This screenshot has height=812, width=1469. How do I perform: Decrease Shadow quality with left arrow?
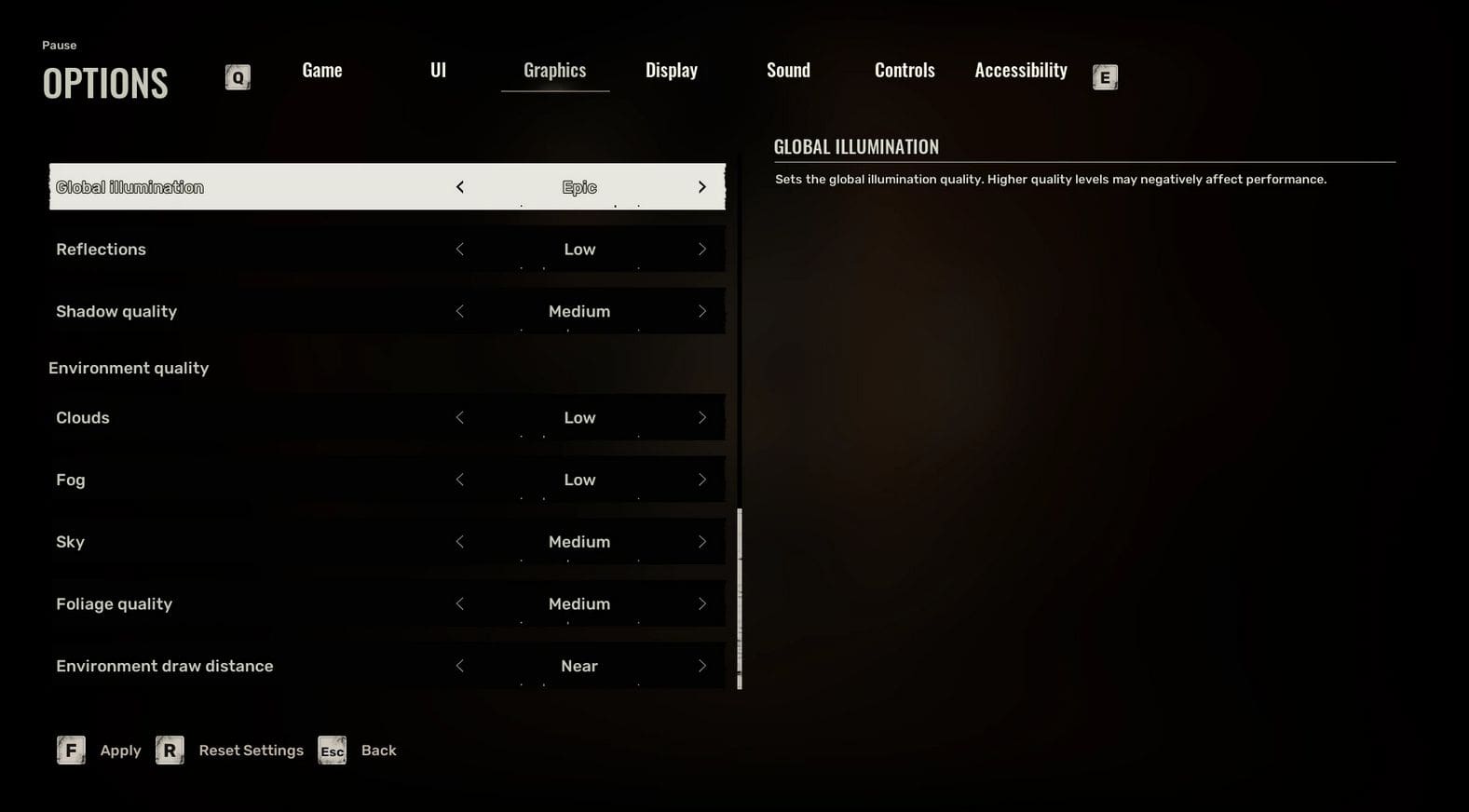[459, 312]
